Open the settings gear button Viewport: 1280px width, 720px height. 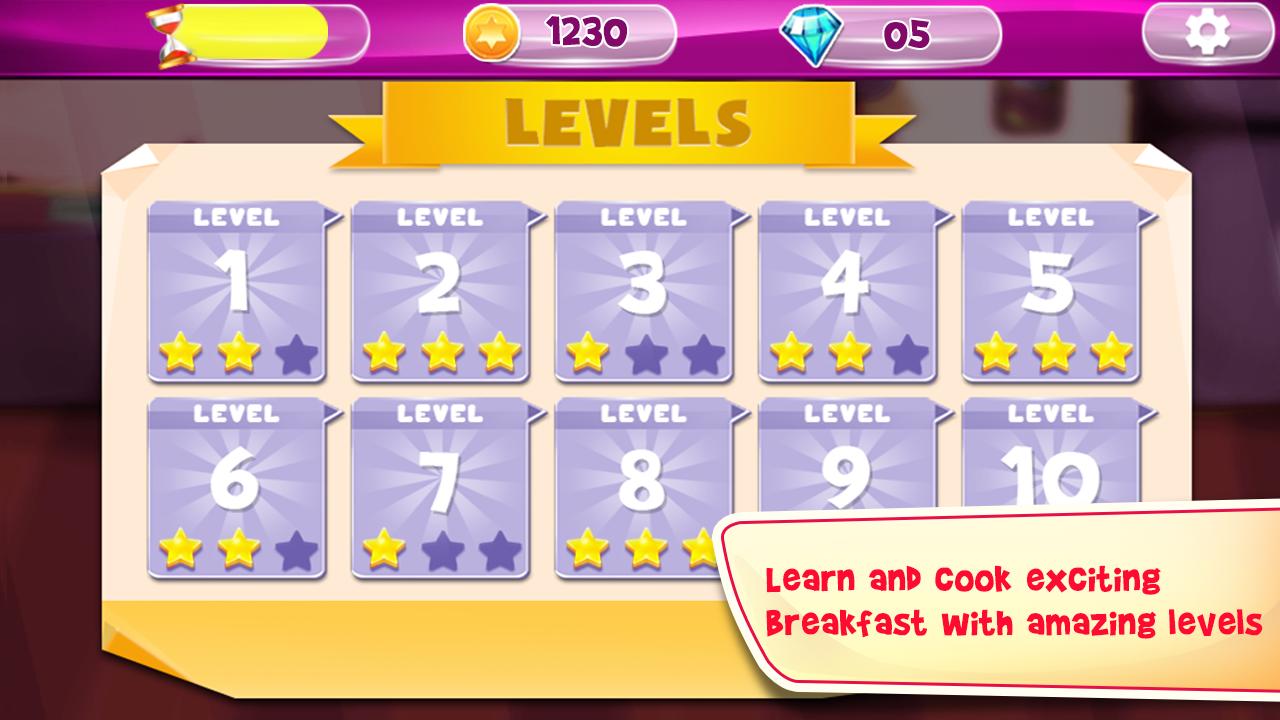tap(1207, 35)
